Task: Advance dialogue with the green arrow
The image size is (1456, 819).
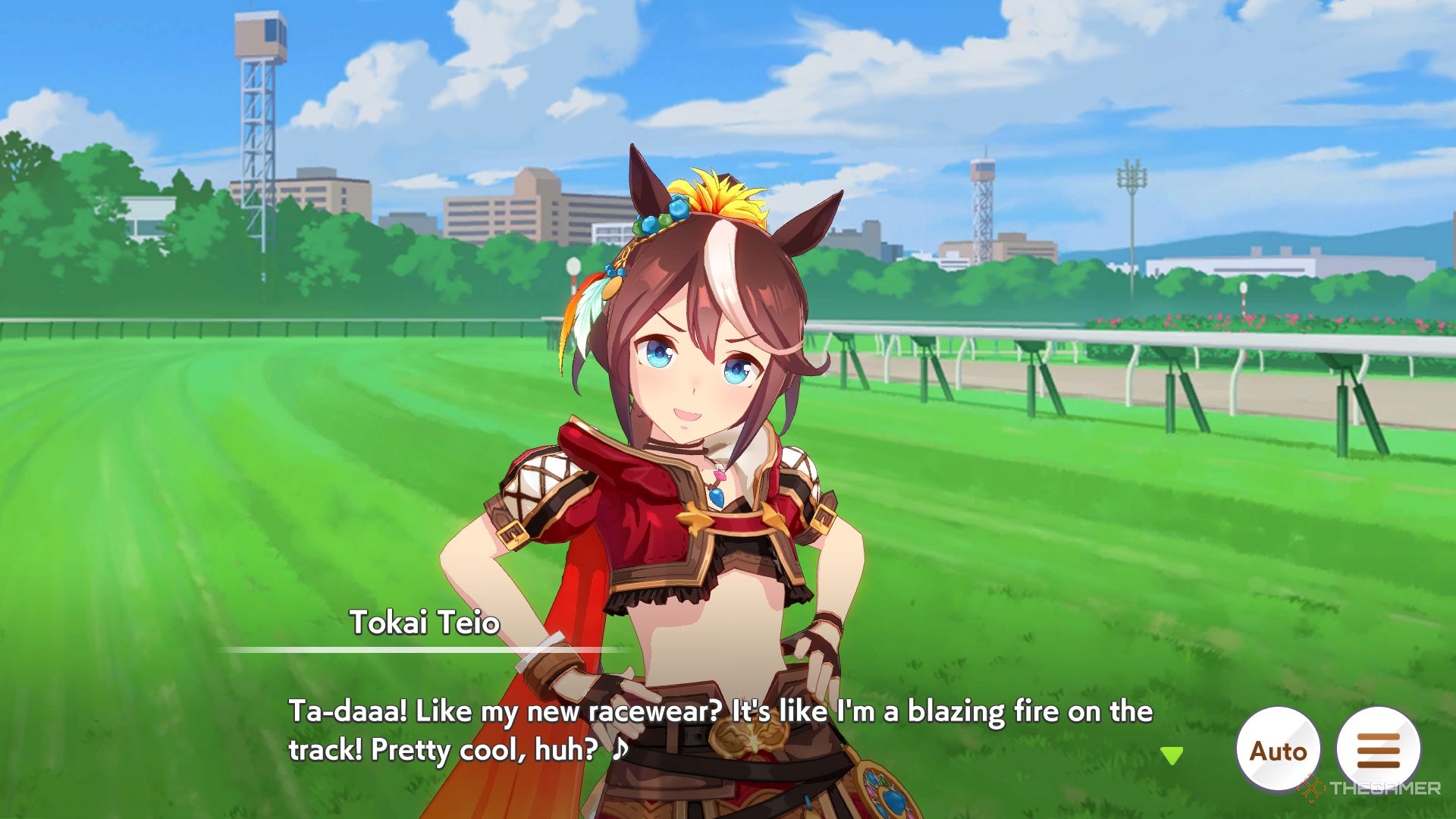Action: (x=1172, y=755)
